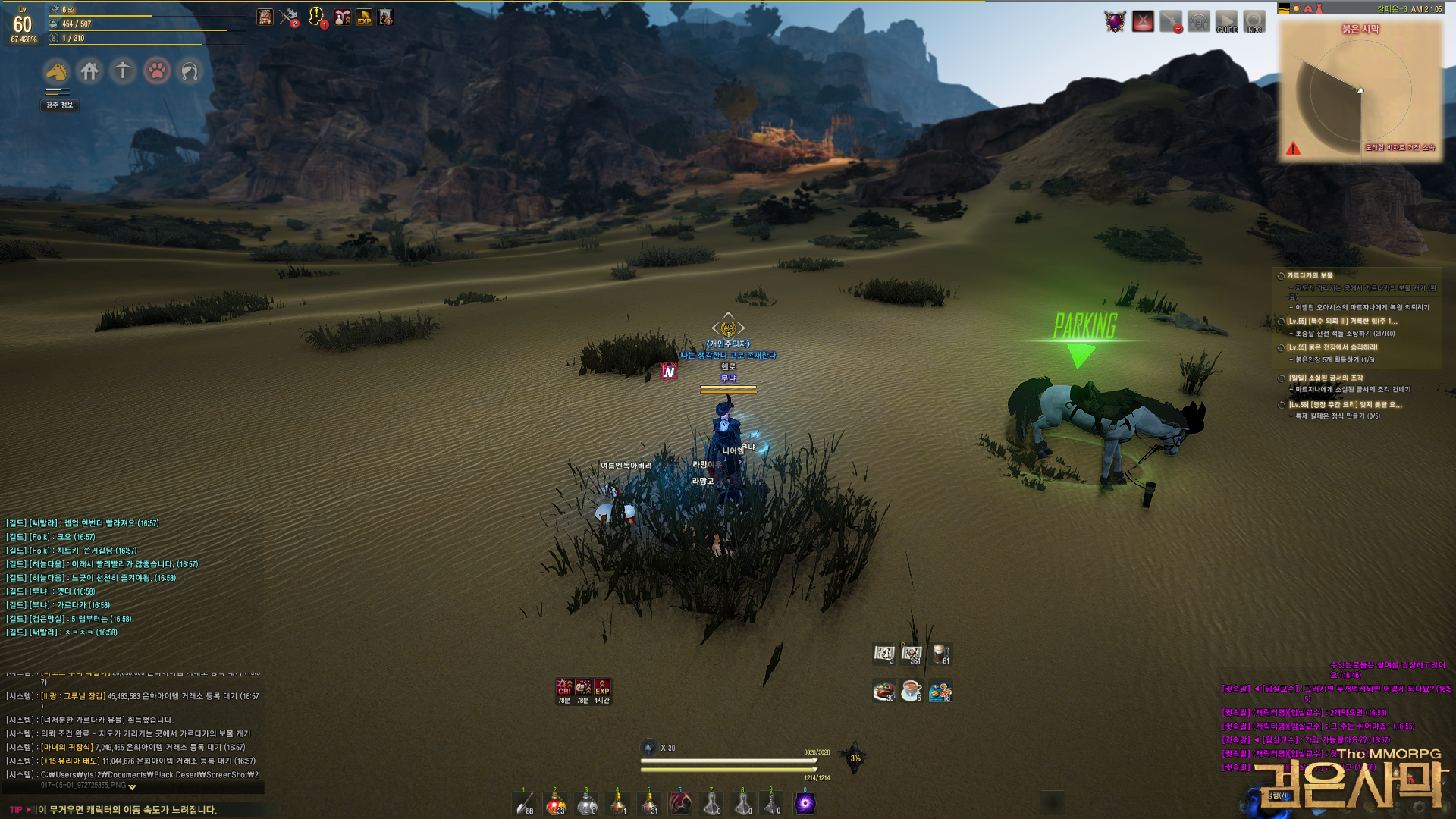Open the exclamation head alert icon
The height and width of the screenshot is (819, 1456).
316,16
